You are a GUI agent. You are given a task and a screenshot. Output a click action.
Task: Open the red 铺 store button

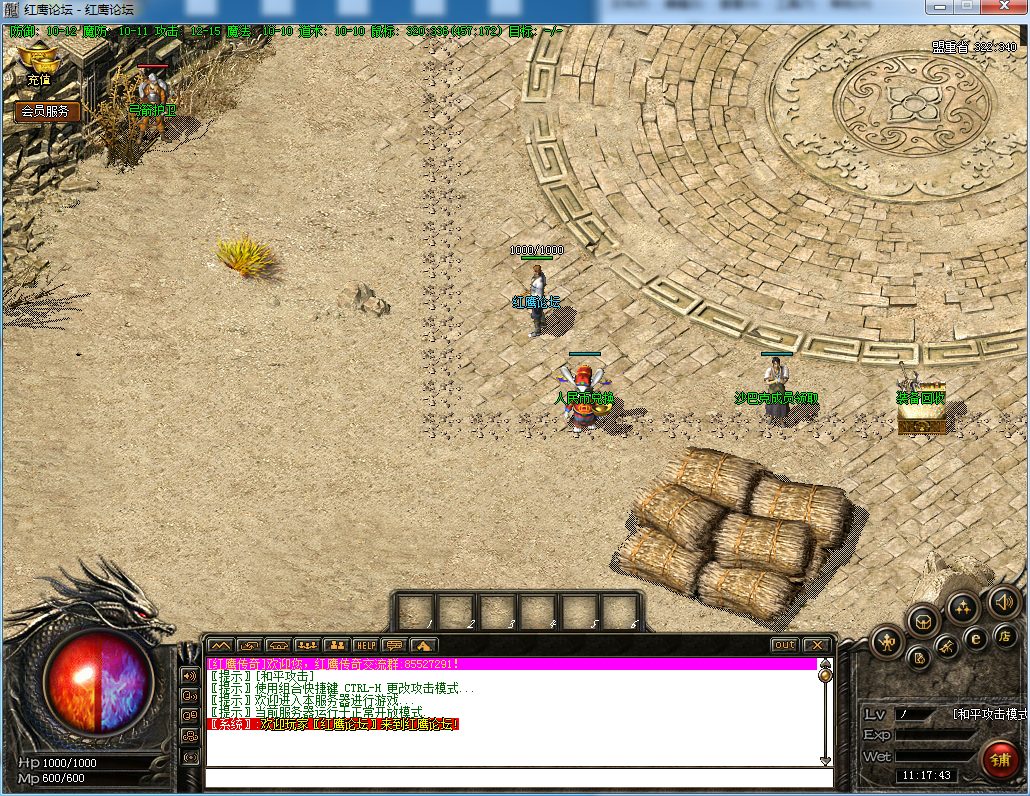click(1000, 759)
